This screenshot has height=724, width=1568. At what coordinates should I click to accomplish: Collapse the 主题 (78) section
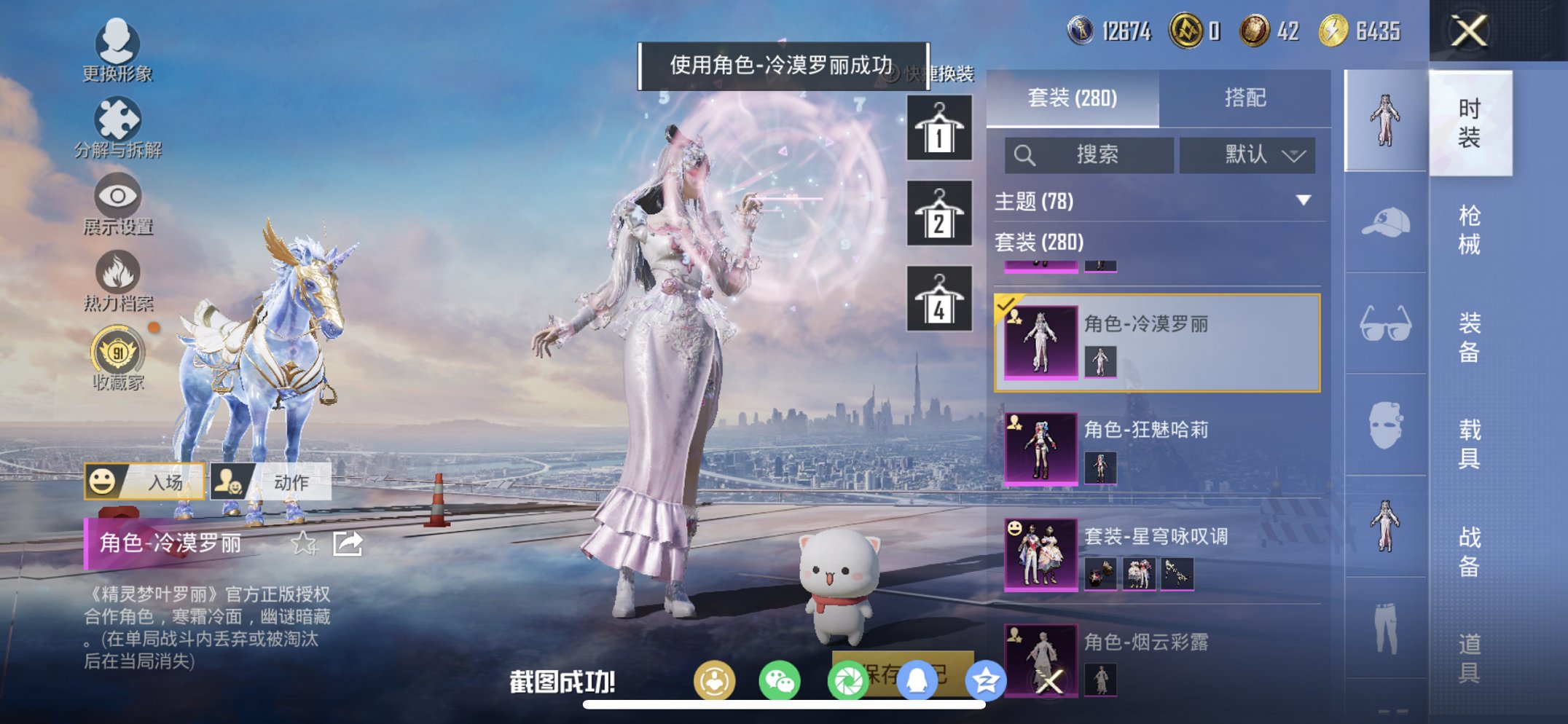click(1304, 202)
